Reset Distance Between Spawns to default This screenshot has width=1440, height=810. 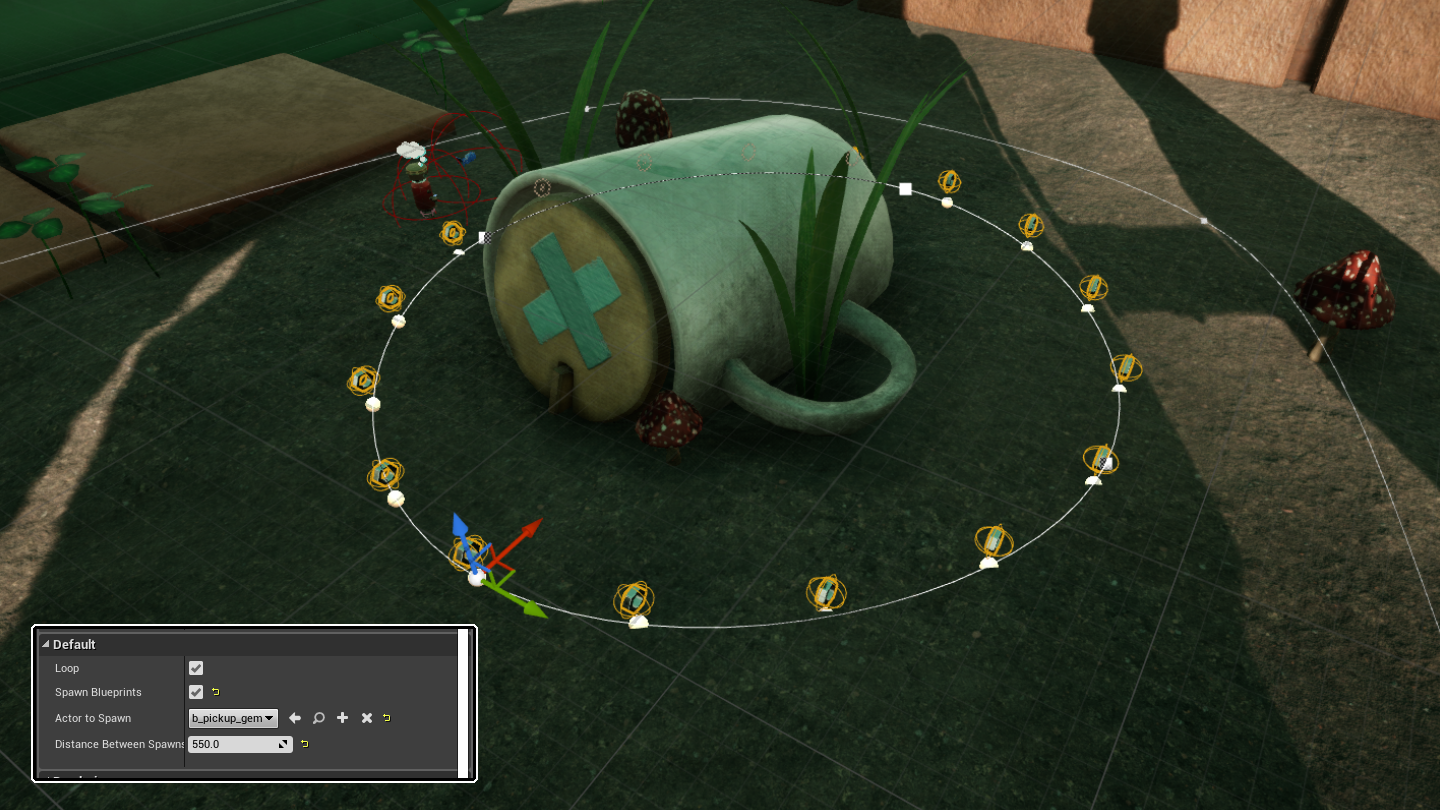(x=304, y=744)
